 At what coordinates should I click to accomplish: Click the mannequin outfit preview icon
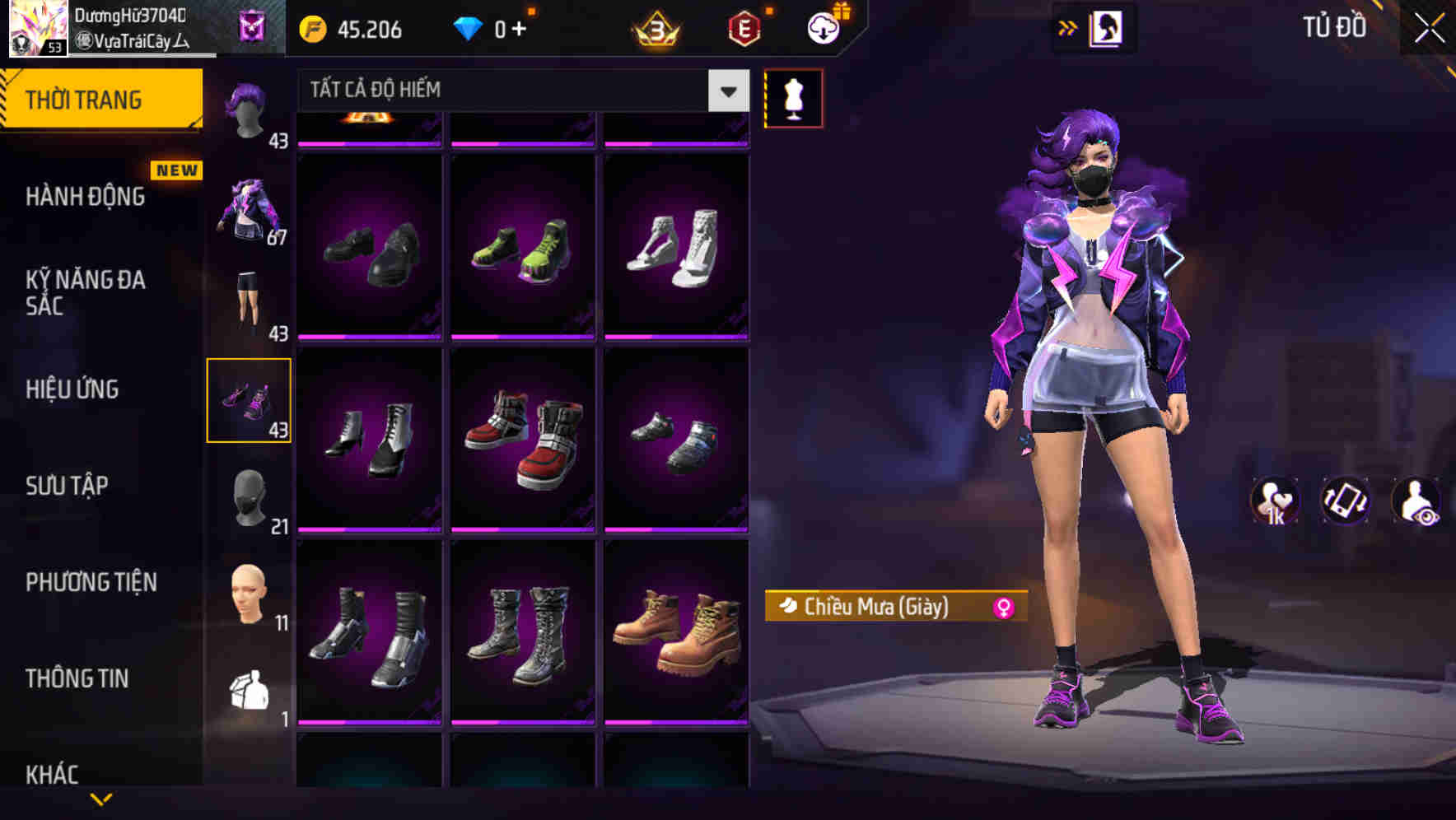click(793, 97)
